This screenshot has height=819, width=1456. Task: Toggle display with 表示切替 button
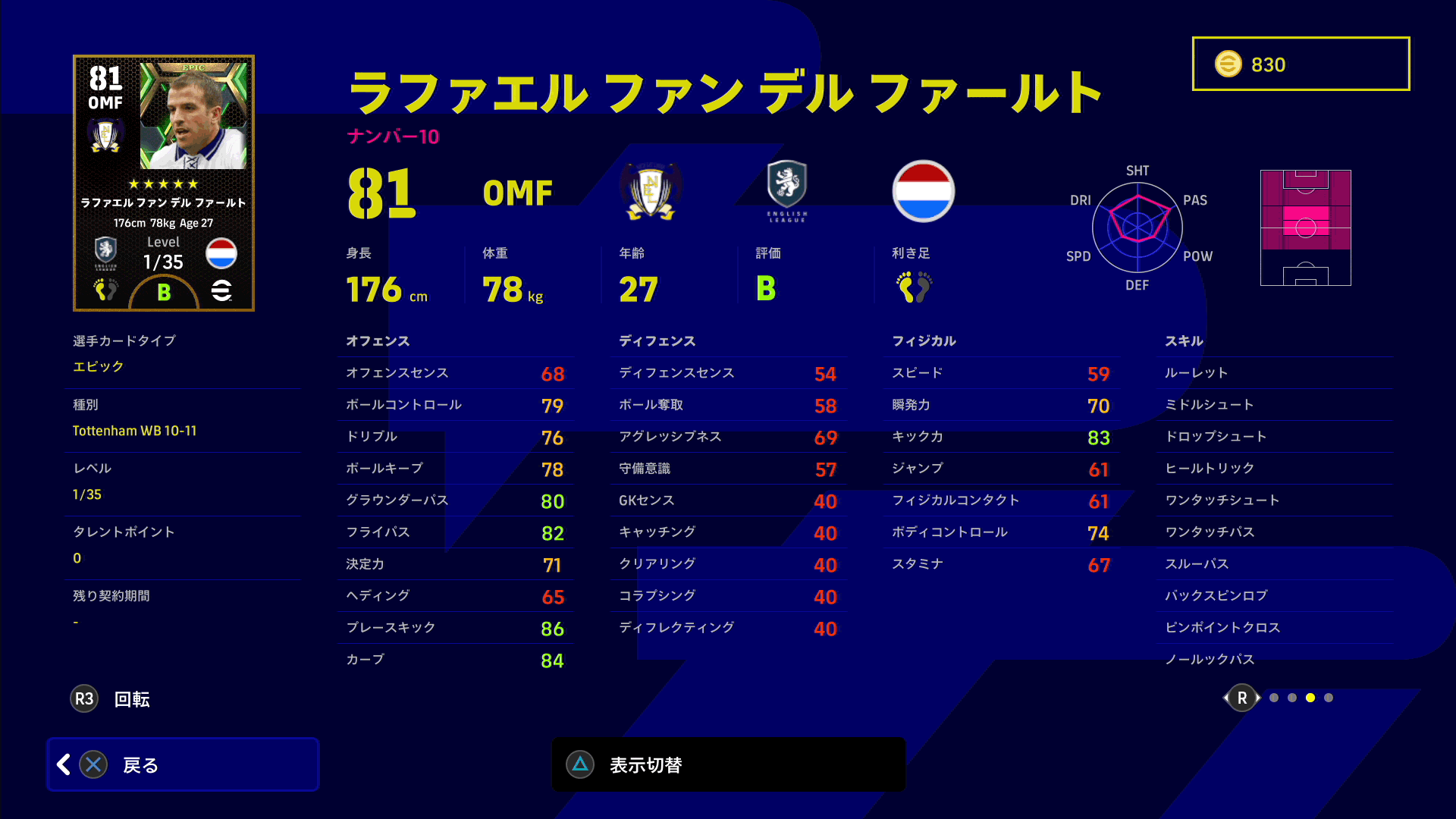(728, 764)
